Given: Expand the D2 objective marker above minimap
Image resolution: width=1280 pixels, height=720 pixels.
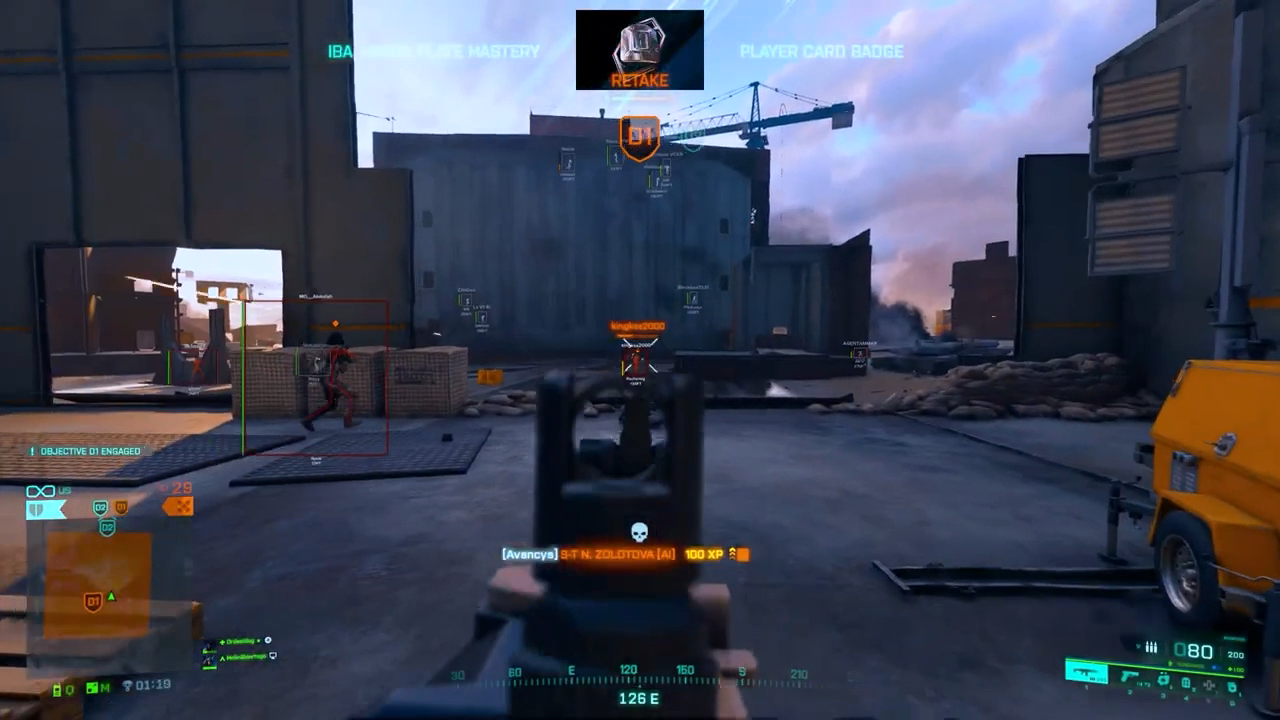Looking at the screenshot, I should click(x=99, y=508).
